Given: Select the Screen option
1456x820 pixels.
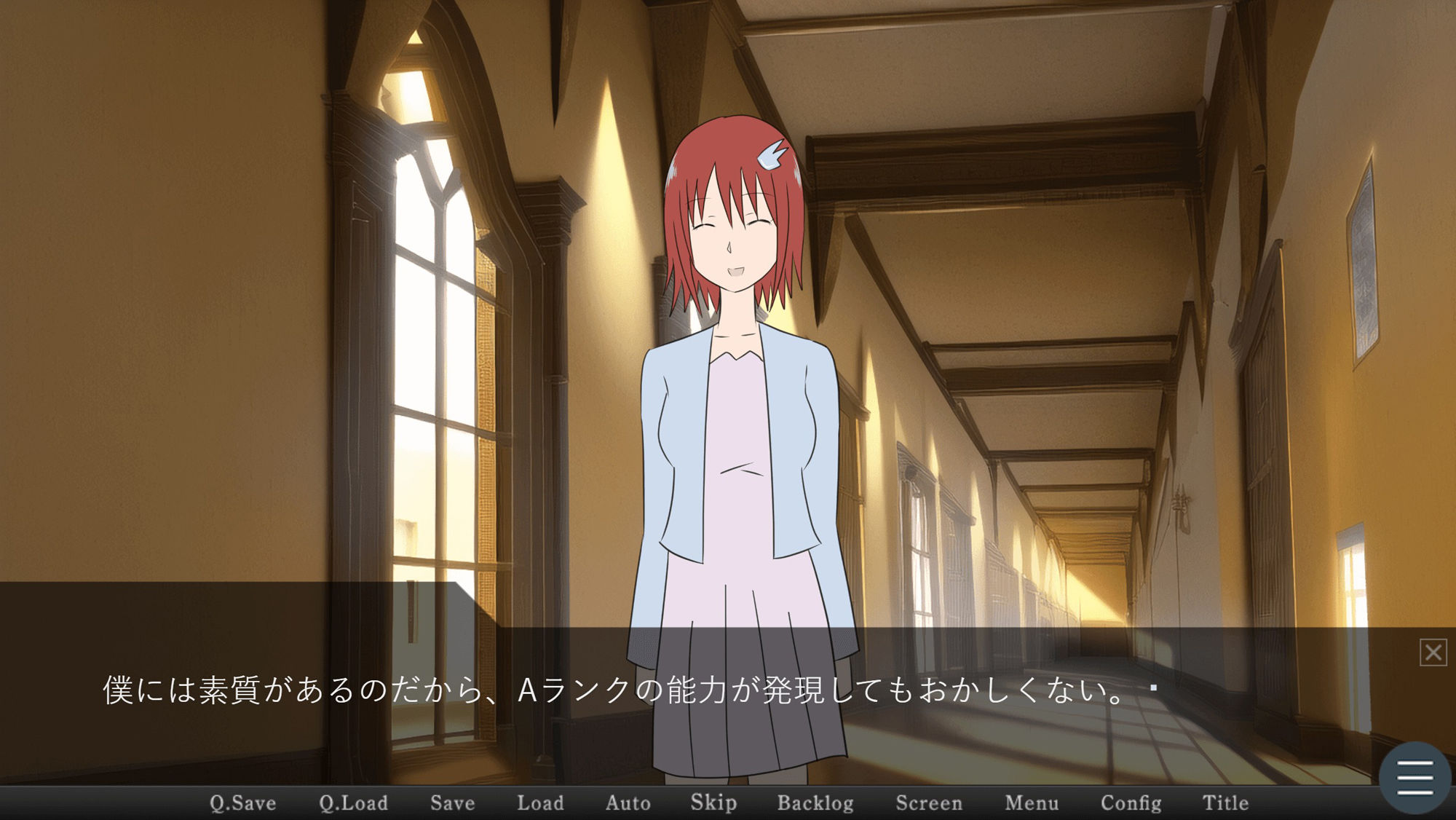Looking at the screenshot, I should coord(929,803).
